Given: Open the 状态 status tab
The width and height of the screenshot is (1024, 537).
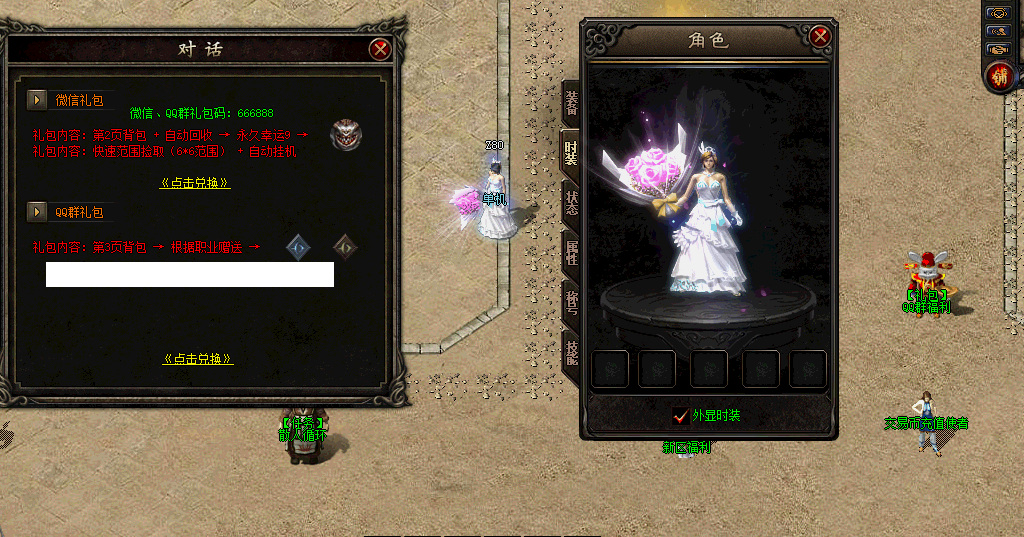Looking at the screenshot, I should [x=571, y=203].
